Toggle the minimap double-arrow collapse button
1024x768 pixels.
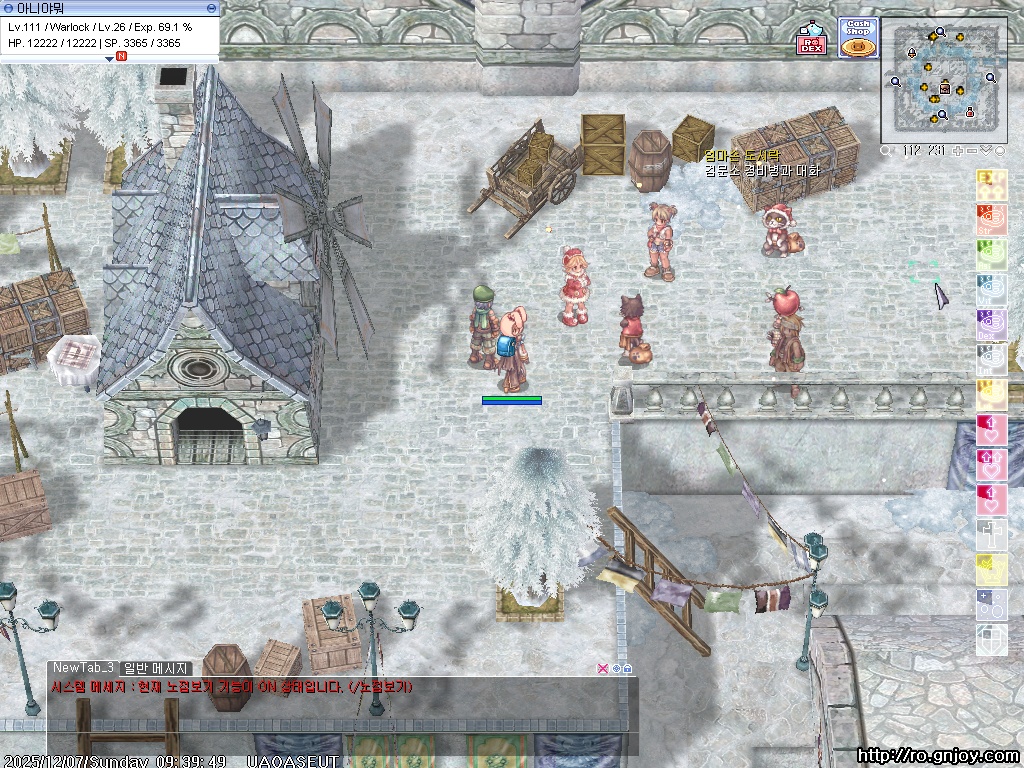pyautogui.click(x=986, y=151)
